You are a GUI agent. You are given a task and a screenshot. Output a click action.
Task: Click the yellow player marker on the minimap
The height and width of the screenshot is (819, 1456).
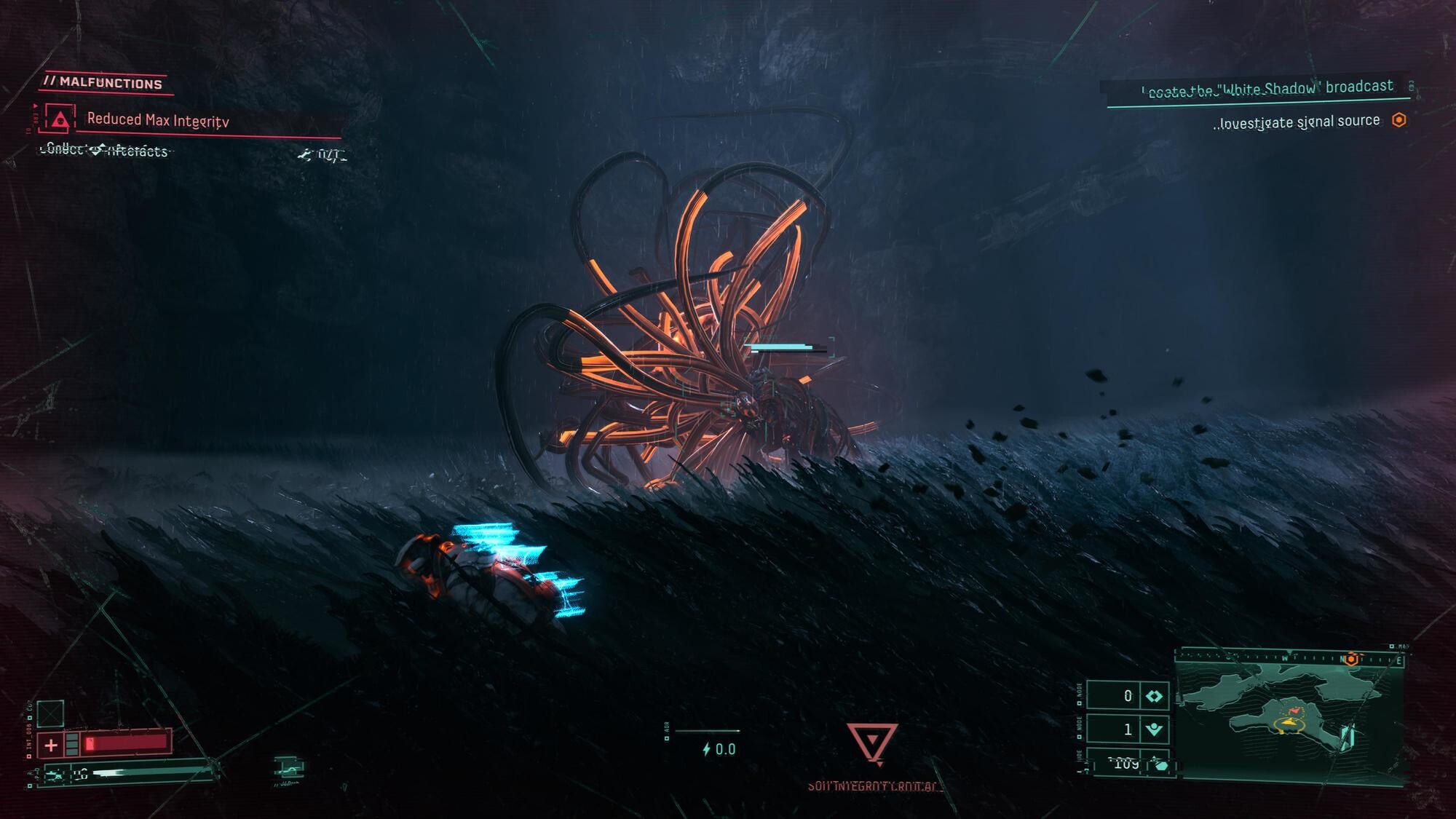[1289, 723]
